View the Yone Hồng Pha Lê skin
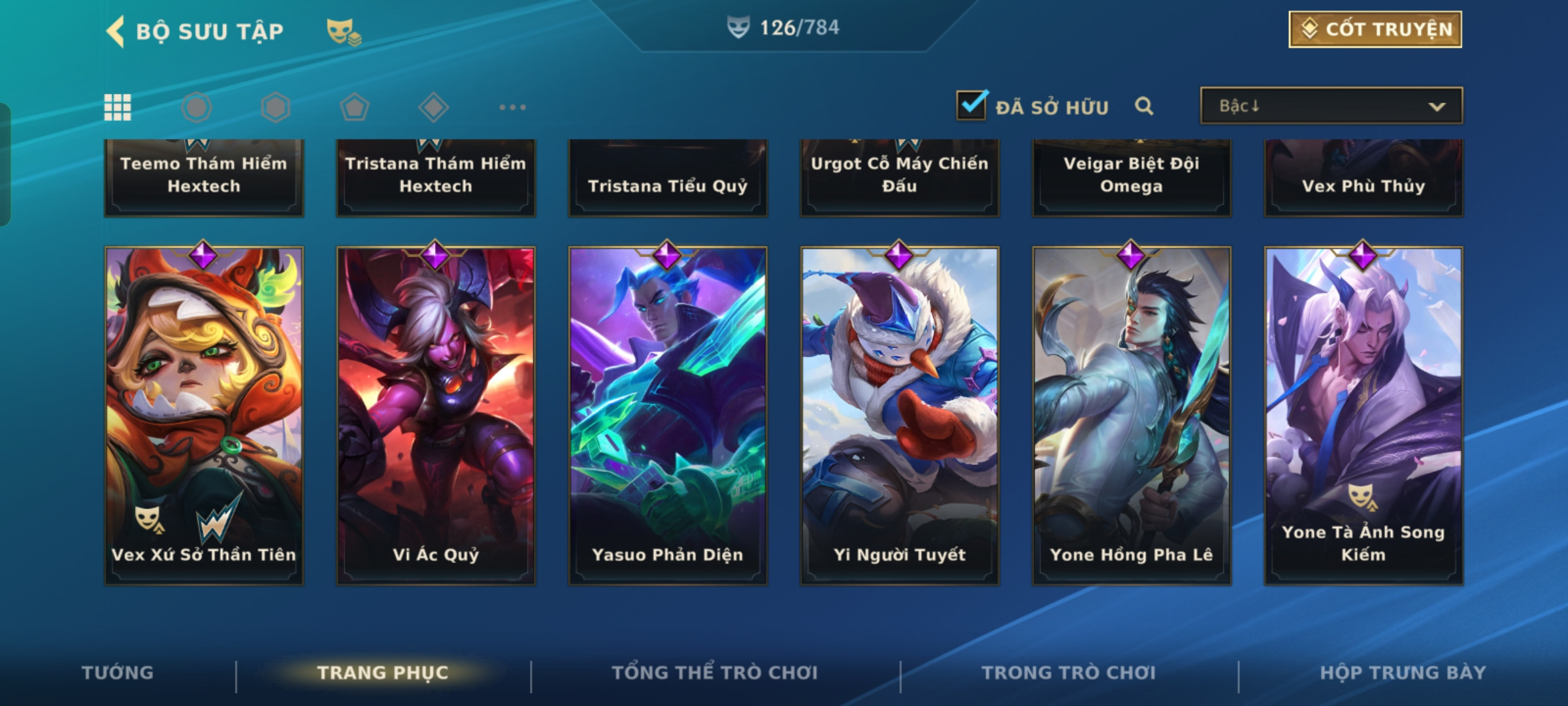Image resolution: width=1568 pixels, height=706 pixels. pyautogui.click(x=1132, y=415)
